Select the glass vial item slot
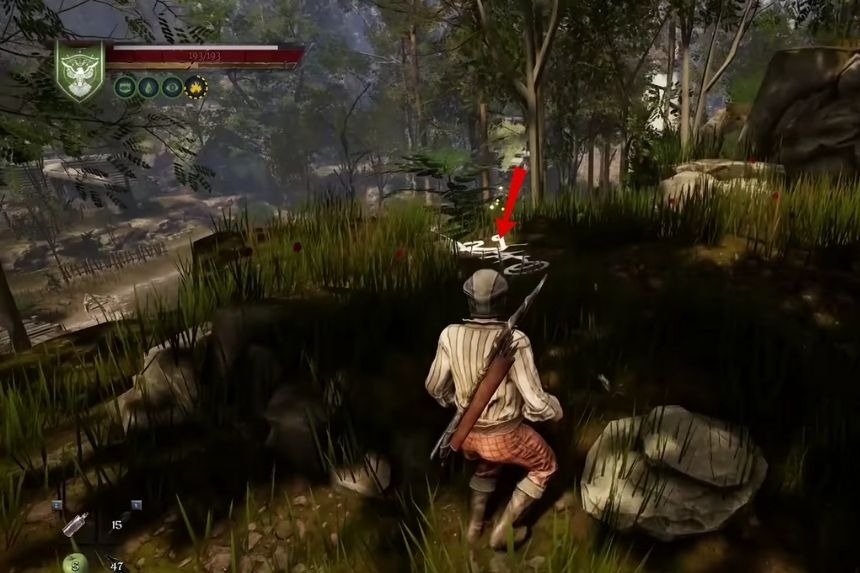This screenshot has width=860, height=573. pyautogui.click(x=75, y=524)
